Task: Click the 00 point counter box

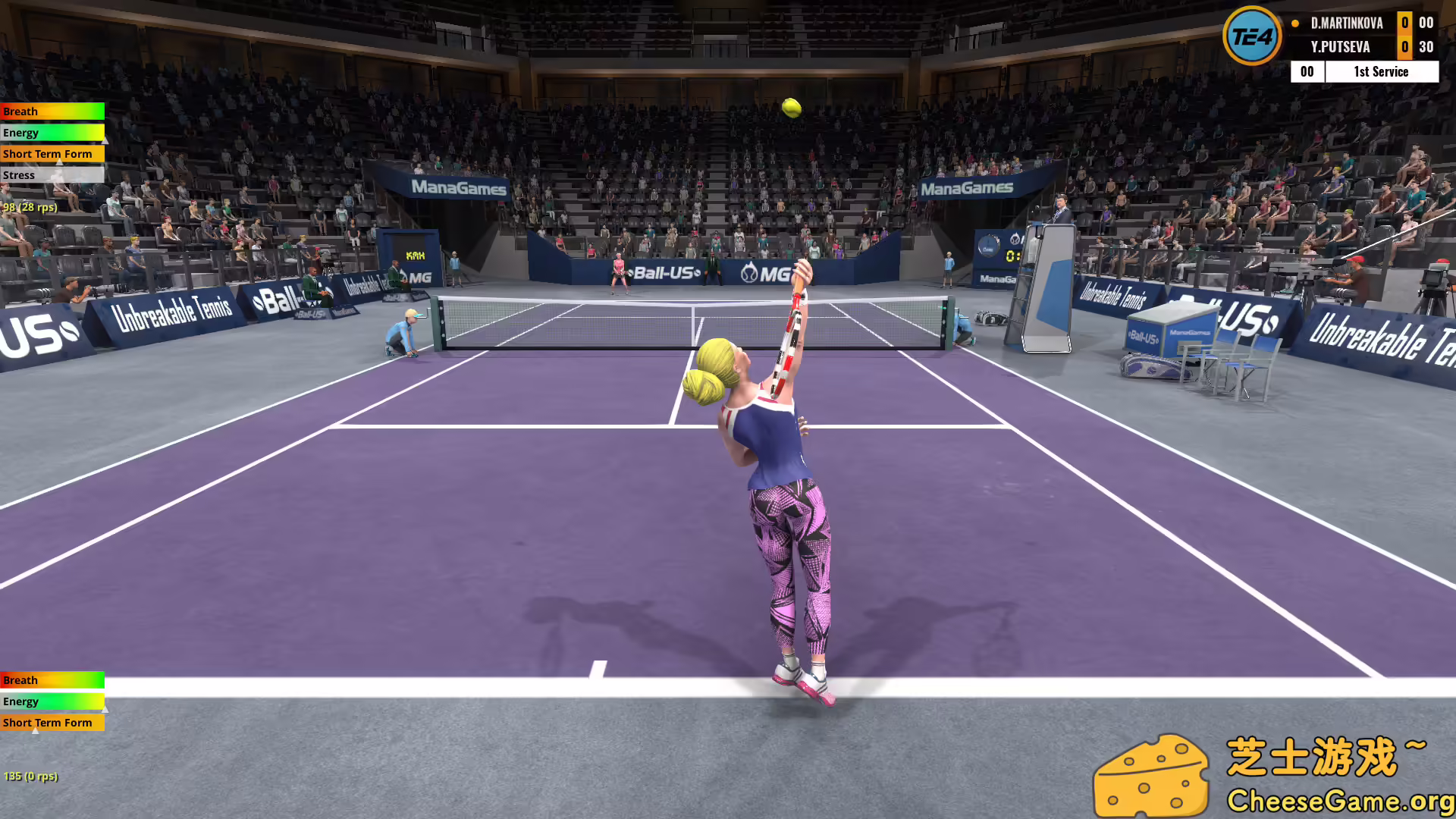Action: tap(1306, 71)
